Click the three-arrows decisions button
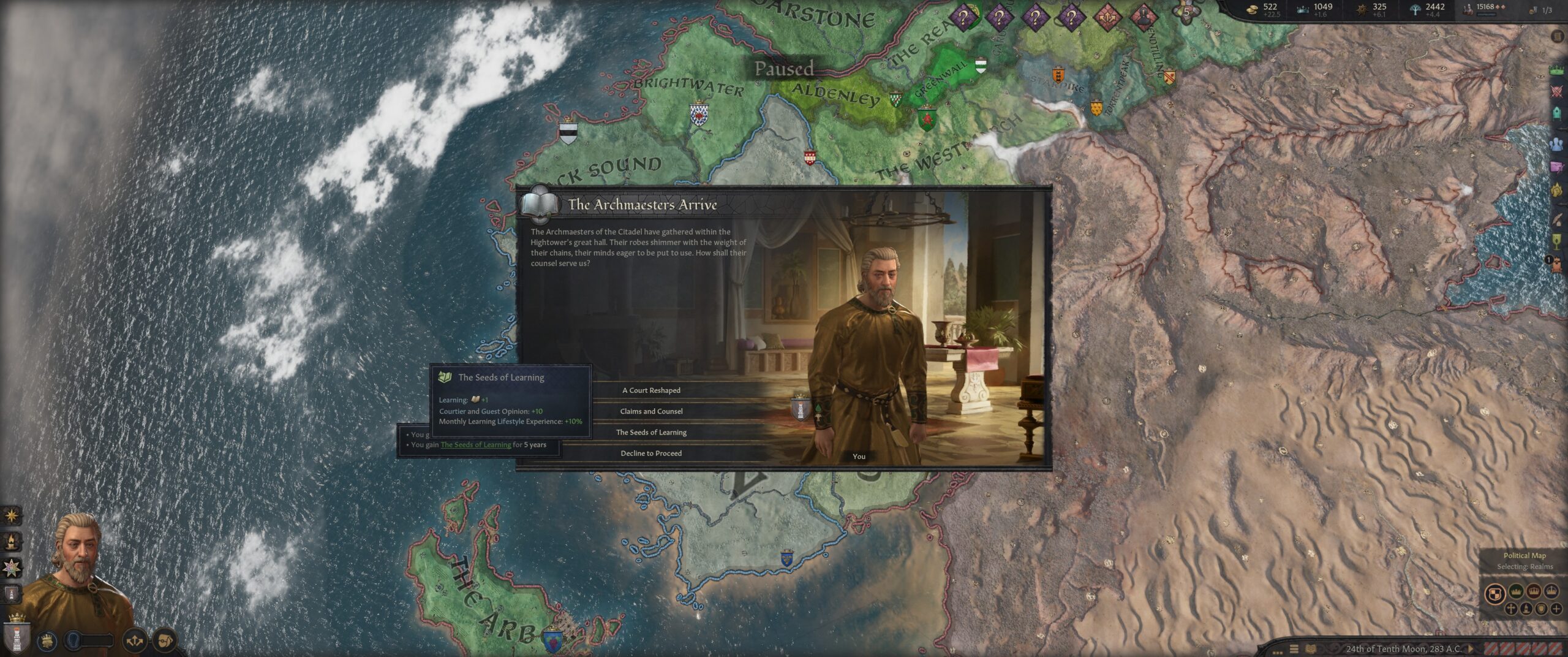This screenshot has width=1568, height=657. click(134, 641)
